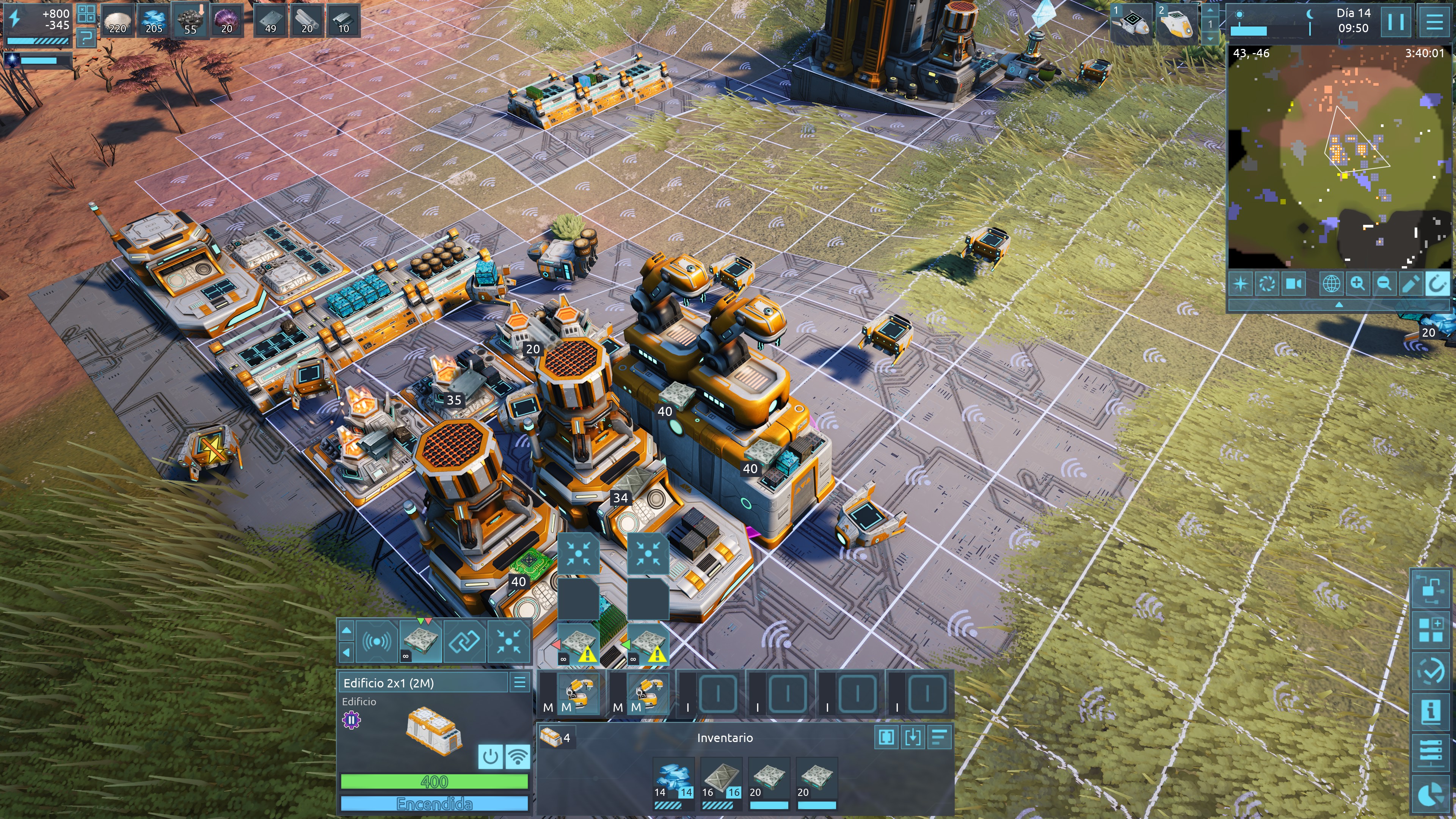Viewport: 1456px width, 819px height.
Task: Click the help question mark button
Action: 86,38
